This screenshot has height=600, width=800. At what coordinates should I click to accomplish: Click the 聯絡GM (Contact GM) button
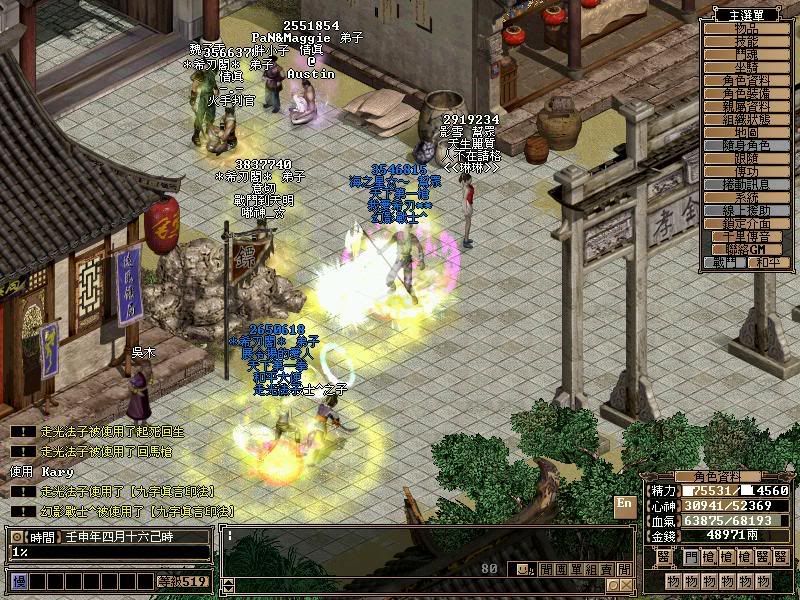coord(747,249)
